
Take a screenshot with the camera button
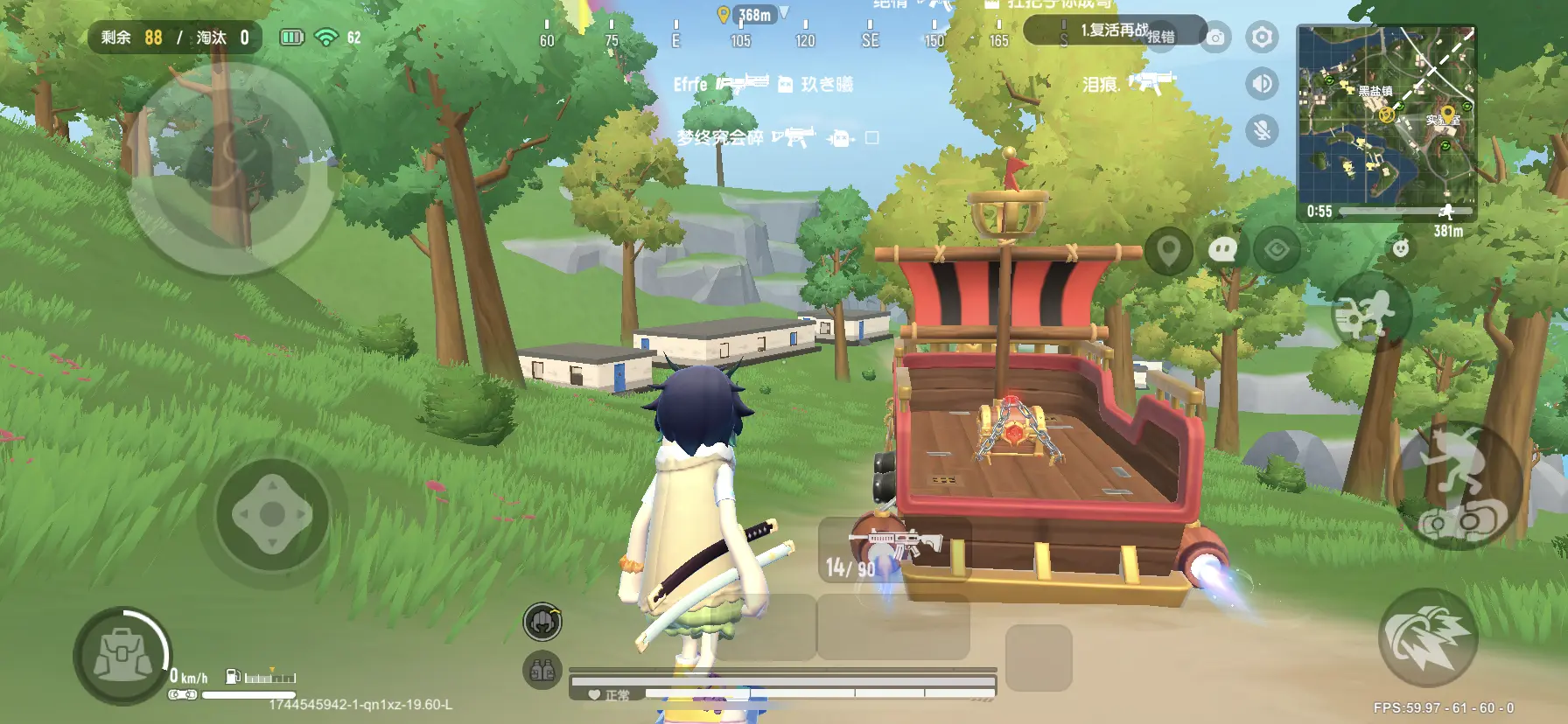click(1215, 38)
